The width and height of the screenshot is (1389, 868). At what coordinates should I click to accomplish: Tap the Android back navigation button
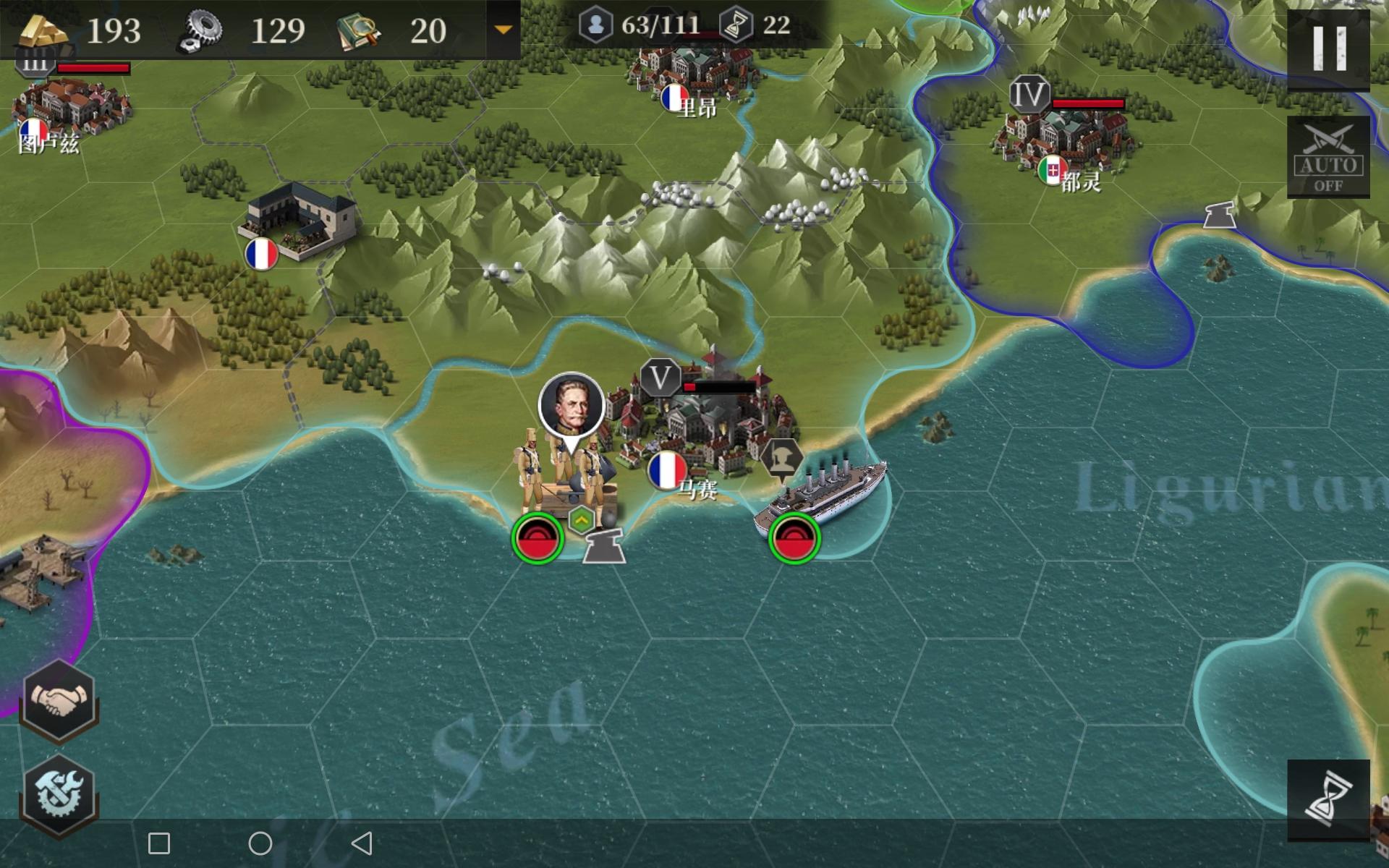tap(362, 843)
